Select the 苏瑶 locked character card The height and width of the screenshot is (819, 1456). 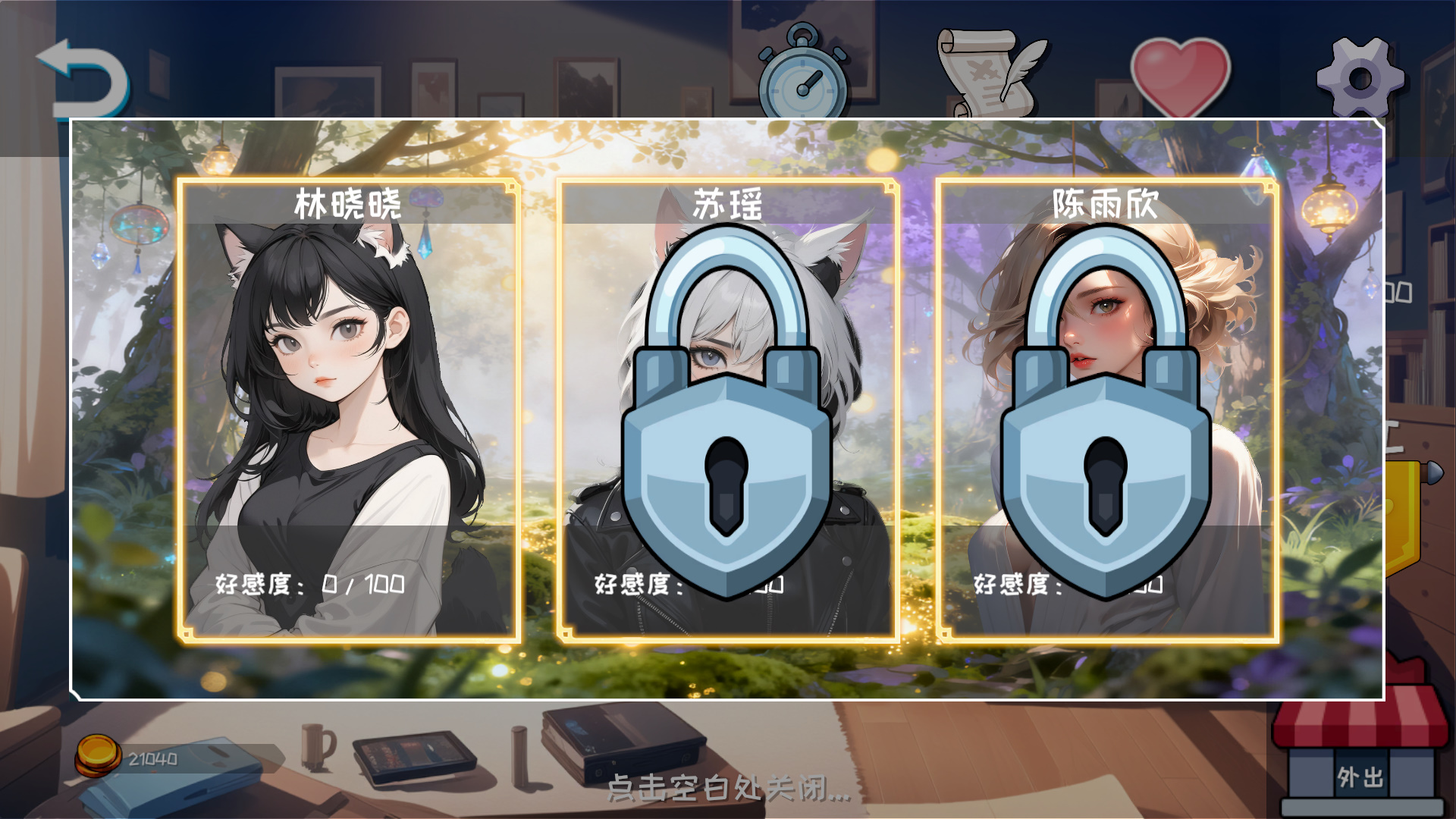[726, 409]
